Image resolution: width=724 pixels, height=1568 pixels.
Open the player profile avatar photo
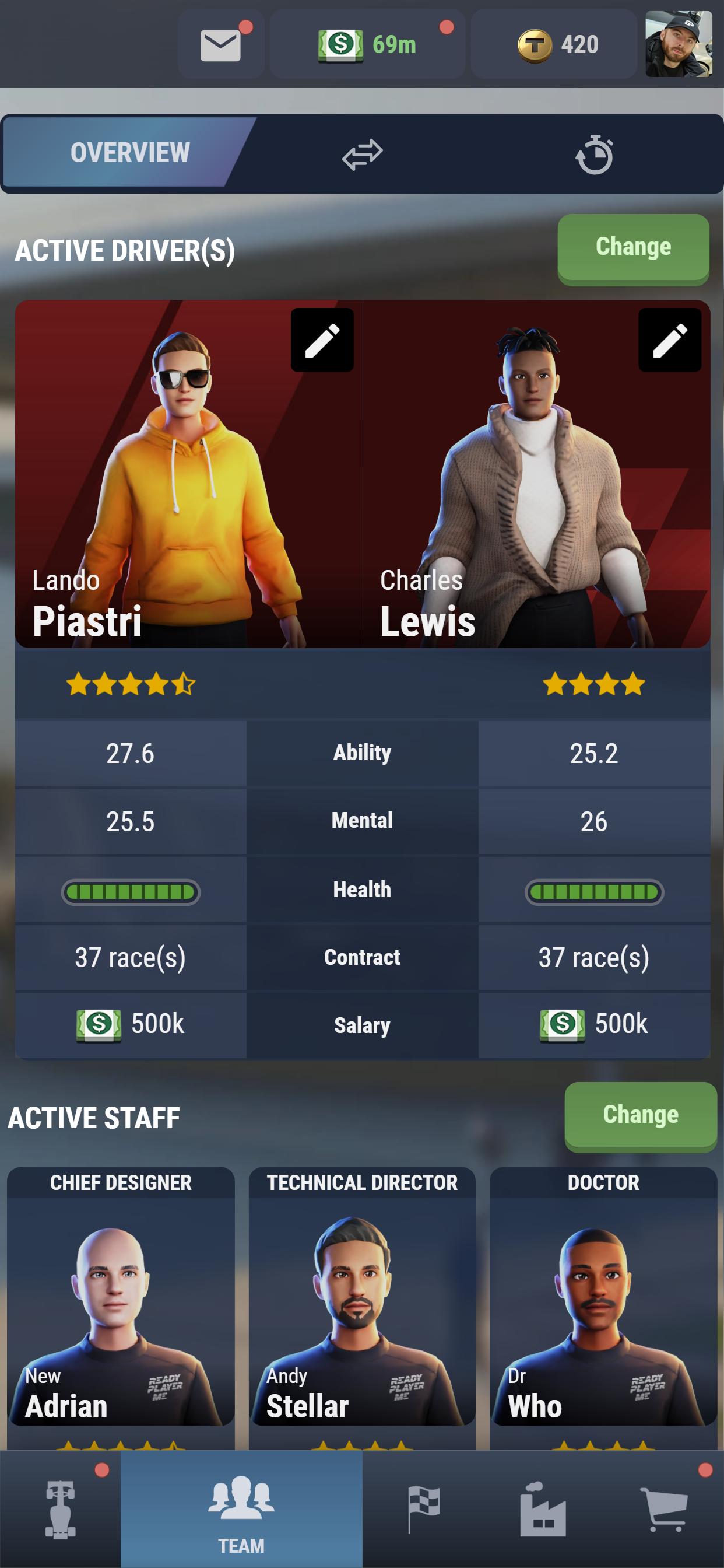[x=678, y=44]
